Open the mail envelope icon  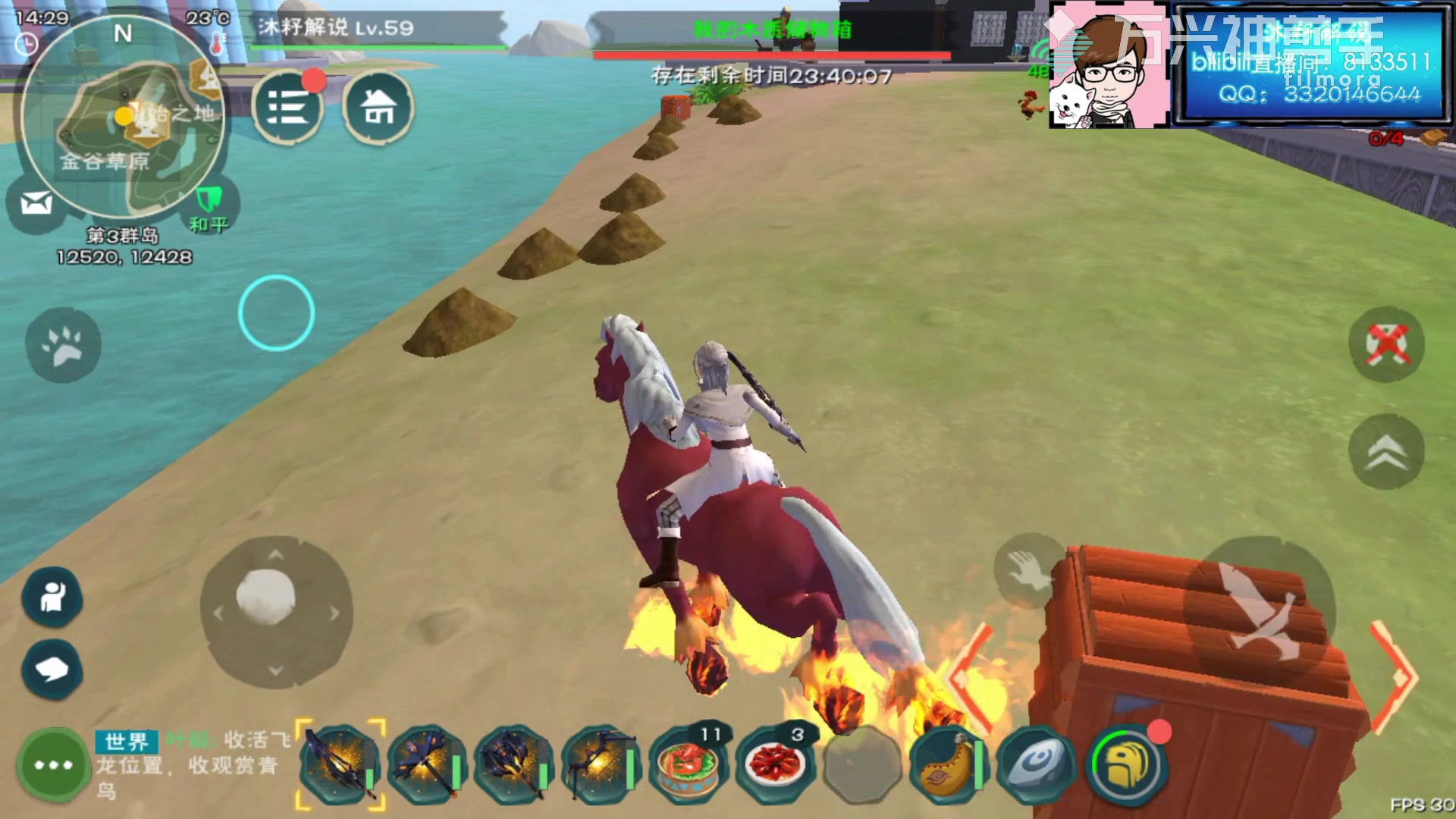pos(36,203)
